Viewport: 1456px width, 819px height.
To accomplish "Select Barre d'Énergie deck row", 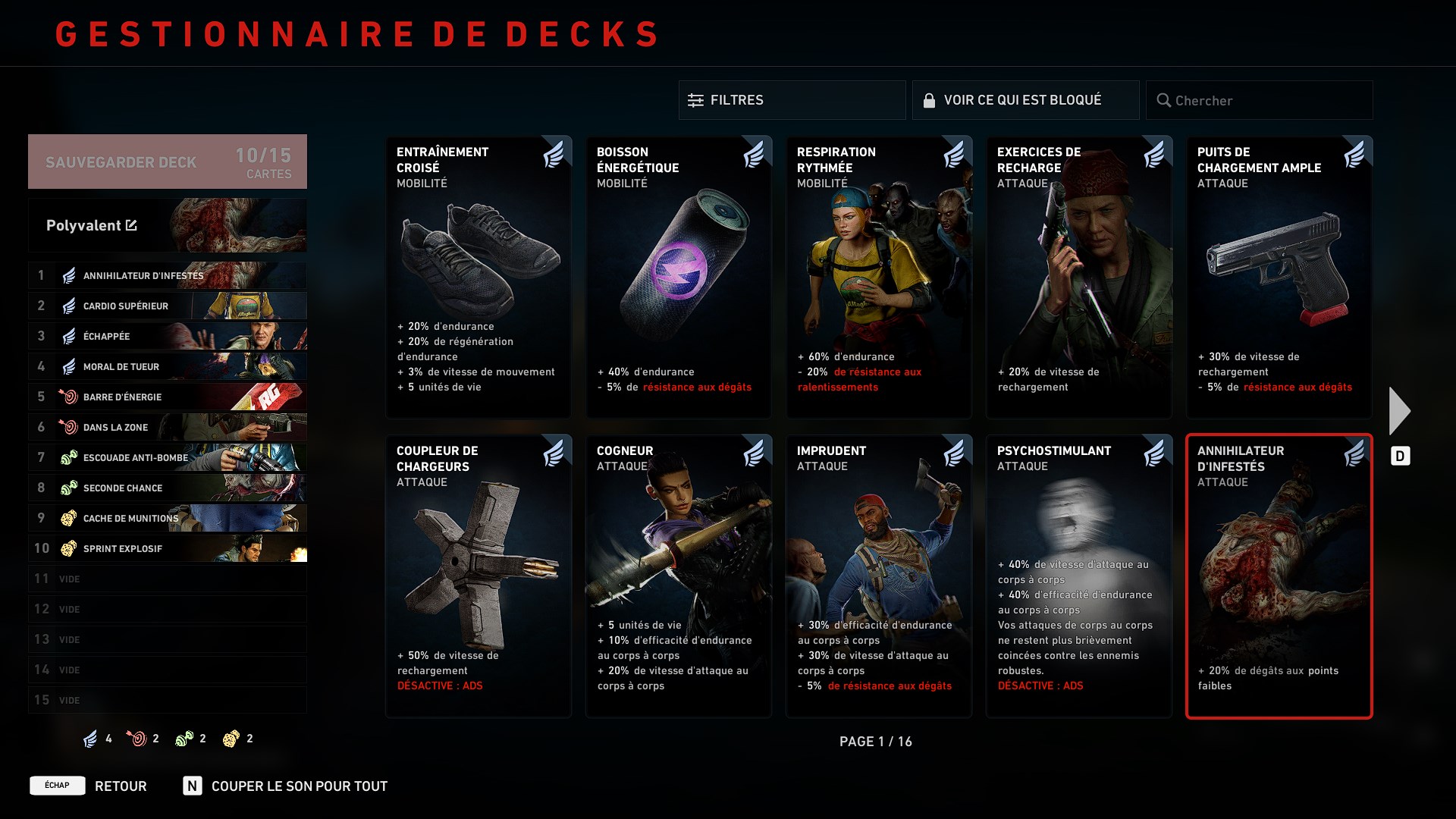I will click(167, 397).
